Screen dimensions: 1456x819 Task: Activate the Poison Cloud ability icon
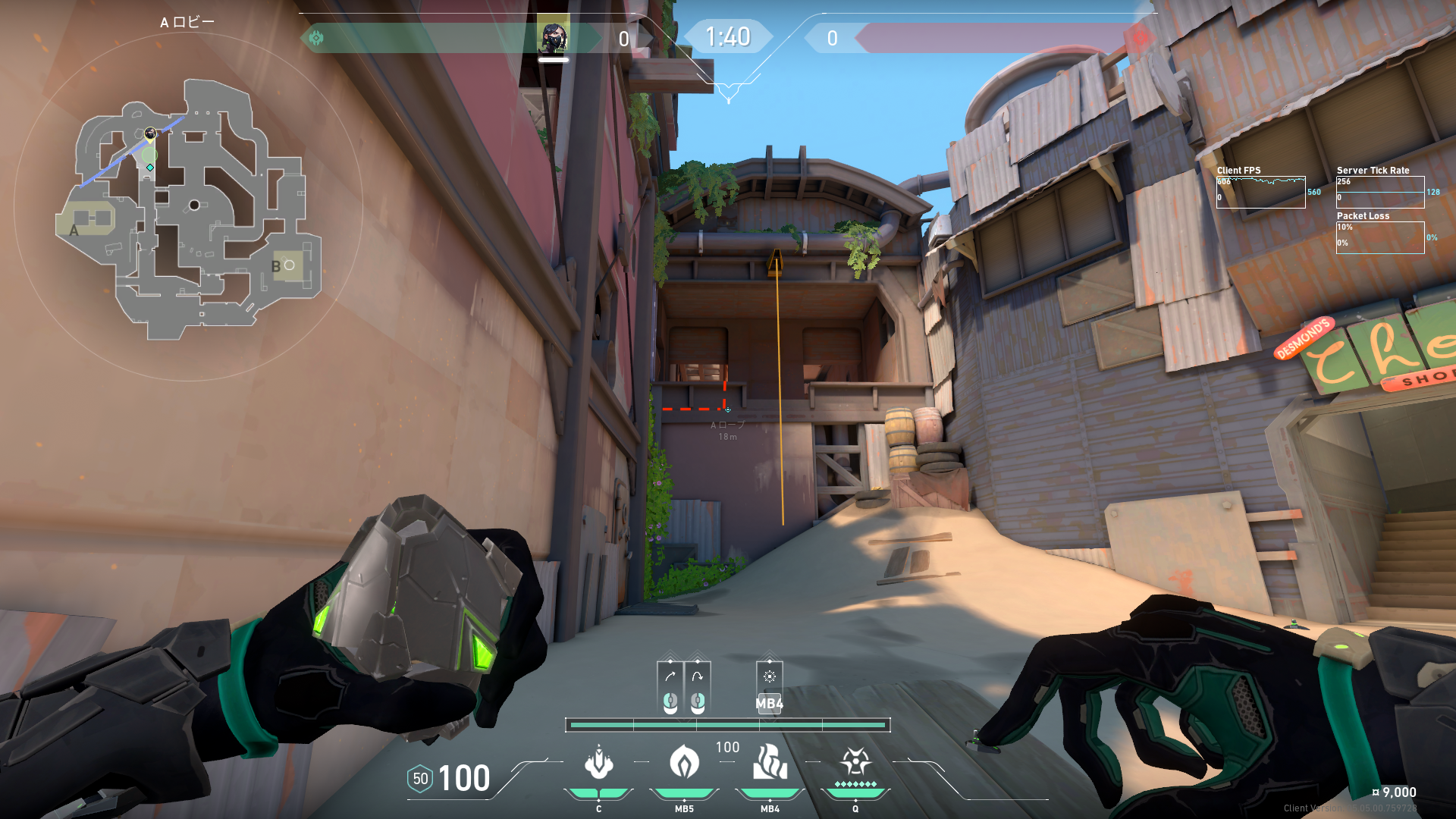click(684, 763)
